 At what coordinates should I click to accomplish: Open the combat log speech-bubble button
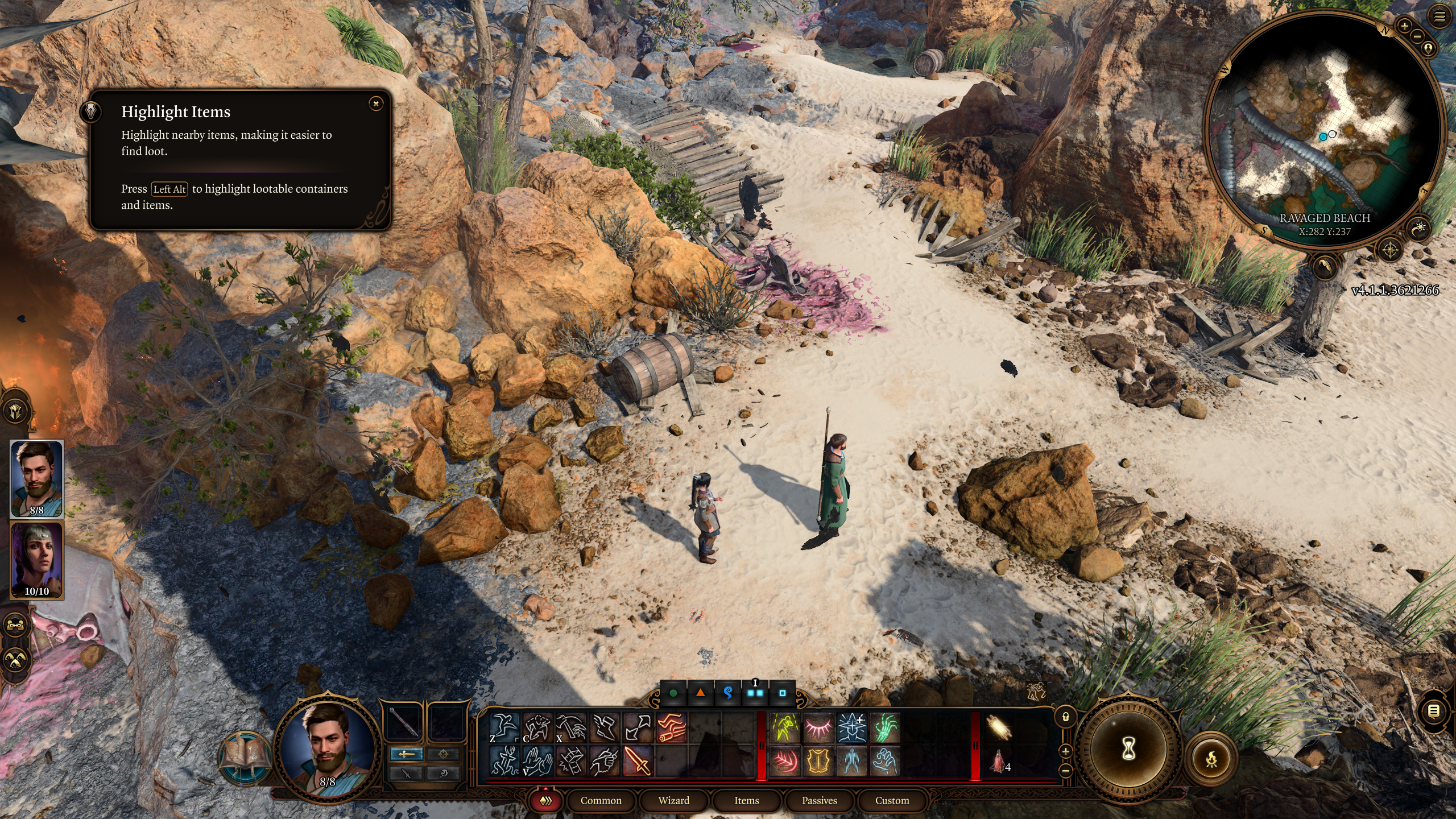[x=1434, y=710]
